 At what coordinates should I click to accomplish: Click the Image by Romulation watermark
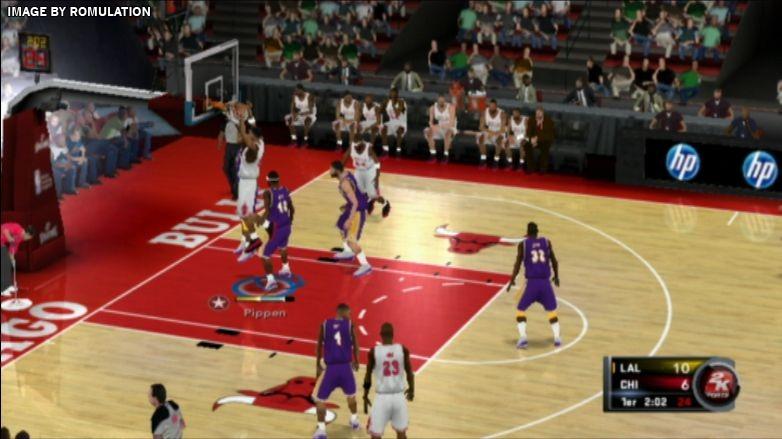click(78, 12)
